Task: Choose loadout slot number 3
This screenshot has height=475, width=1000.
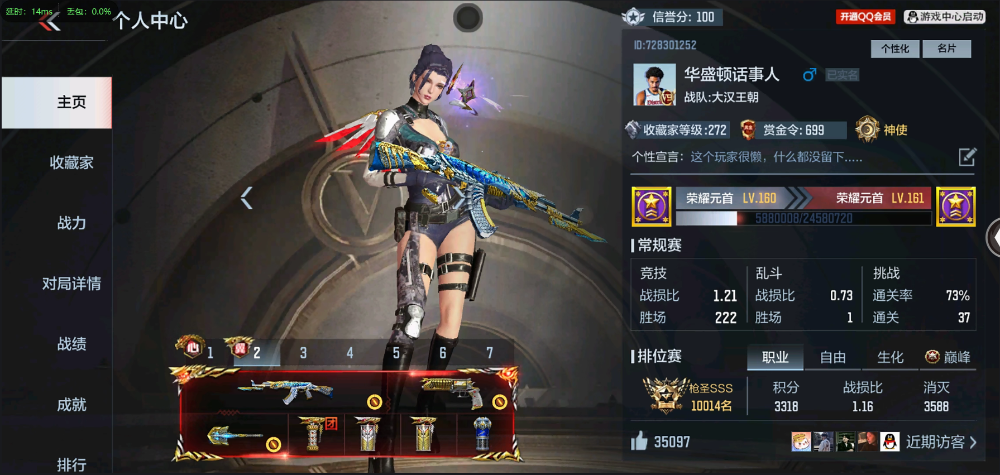Action: tap(303, 352)
